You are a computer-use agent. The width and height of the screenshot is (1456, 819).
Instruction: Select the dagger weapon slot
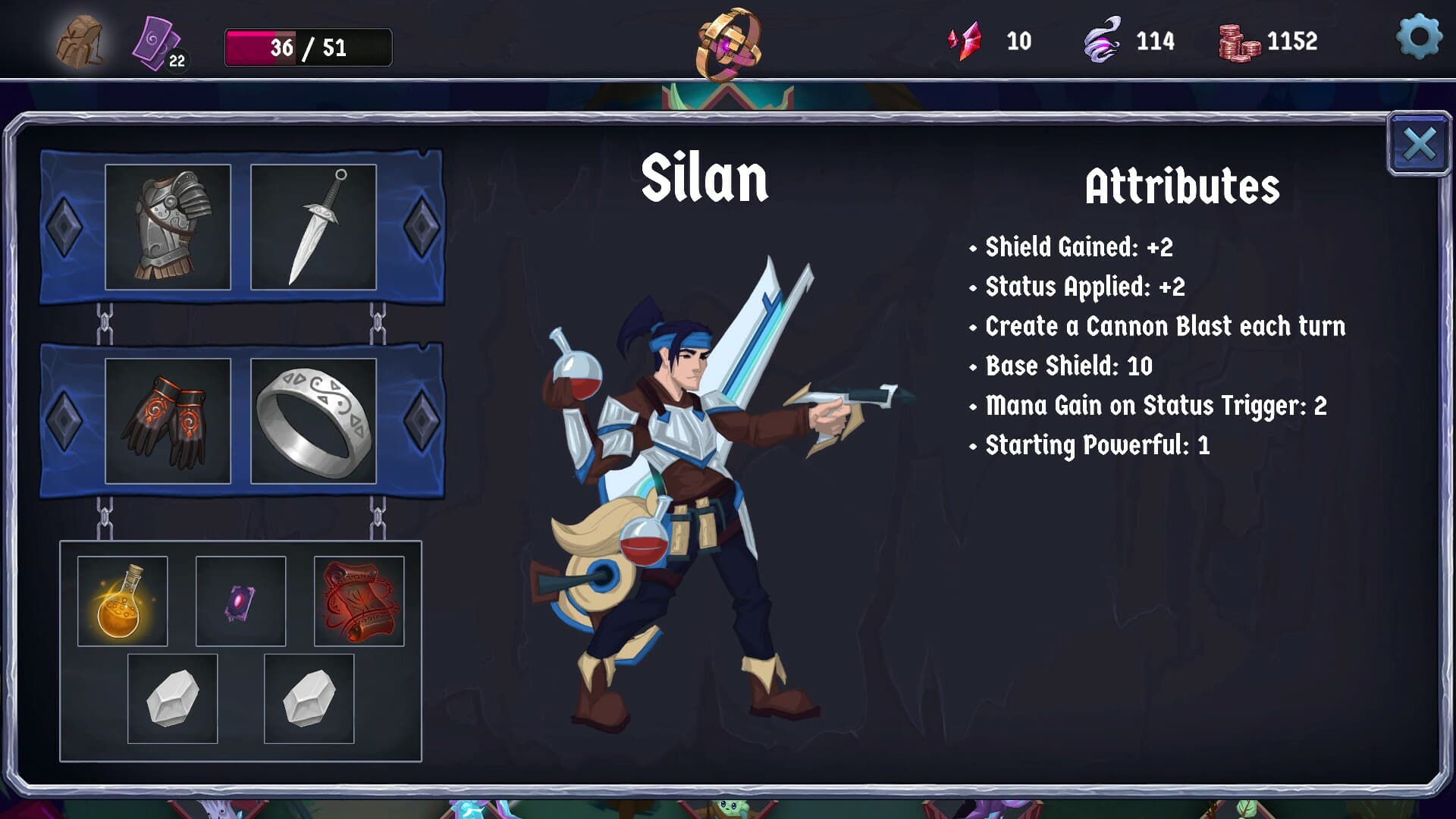(x=313, y=227)
